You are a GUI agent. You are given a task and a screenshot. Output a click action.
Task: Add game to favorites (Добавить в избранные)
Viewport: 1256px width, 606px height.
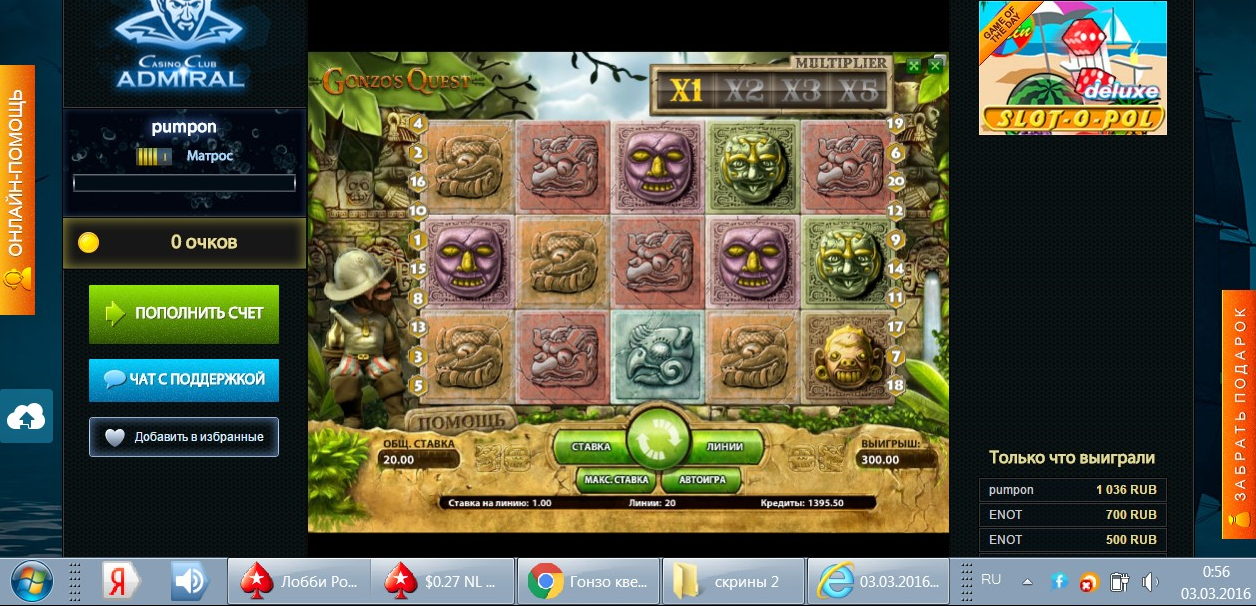pyautogui.click(x=183, y=437)
